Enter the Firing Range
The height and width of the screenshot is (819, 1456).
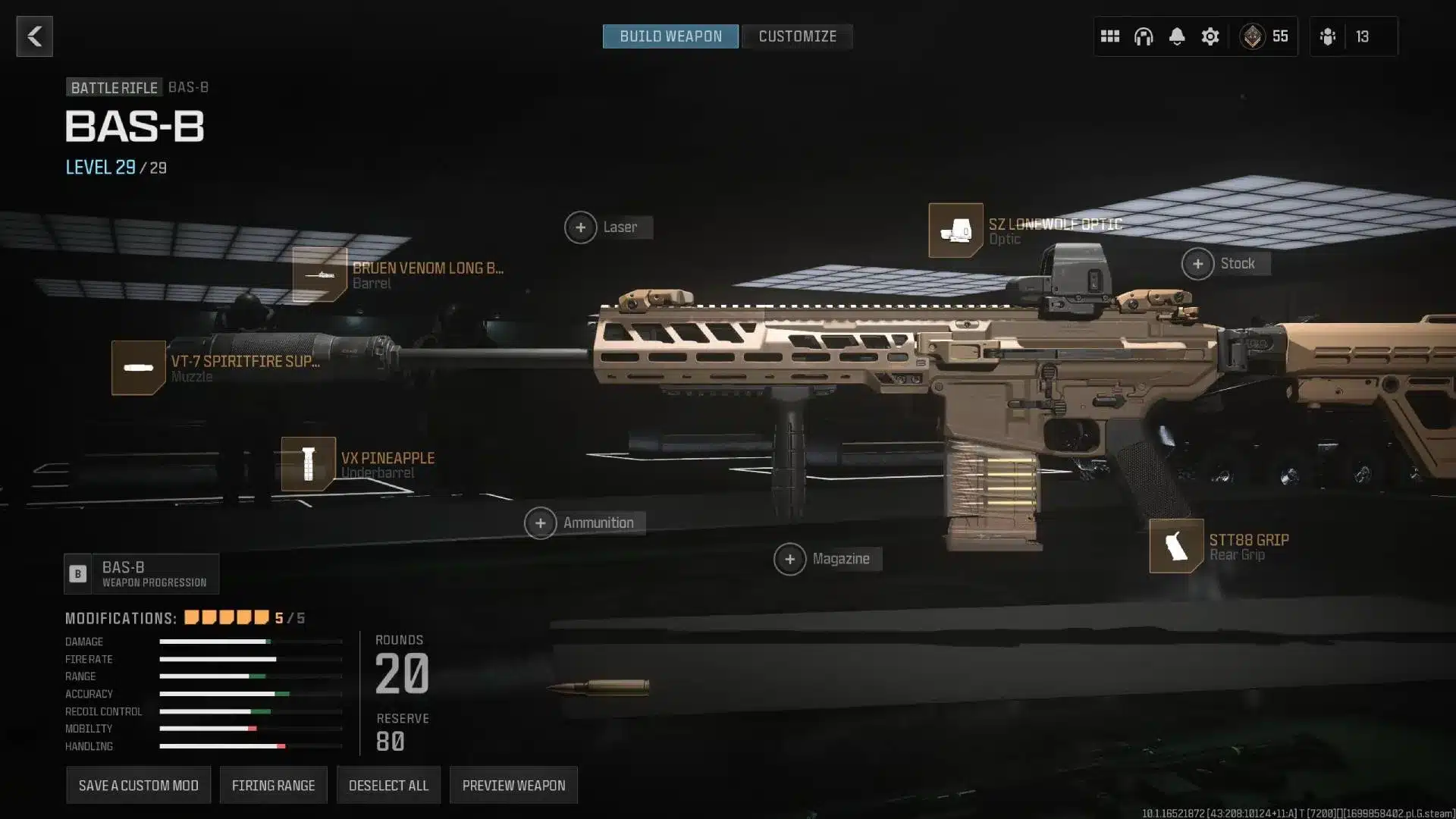[274, 785]
